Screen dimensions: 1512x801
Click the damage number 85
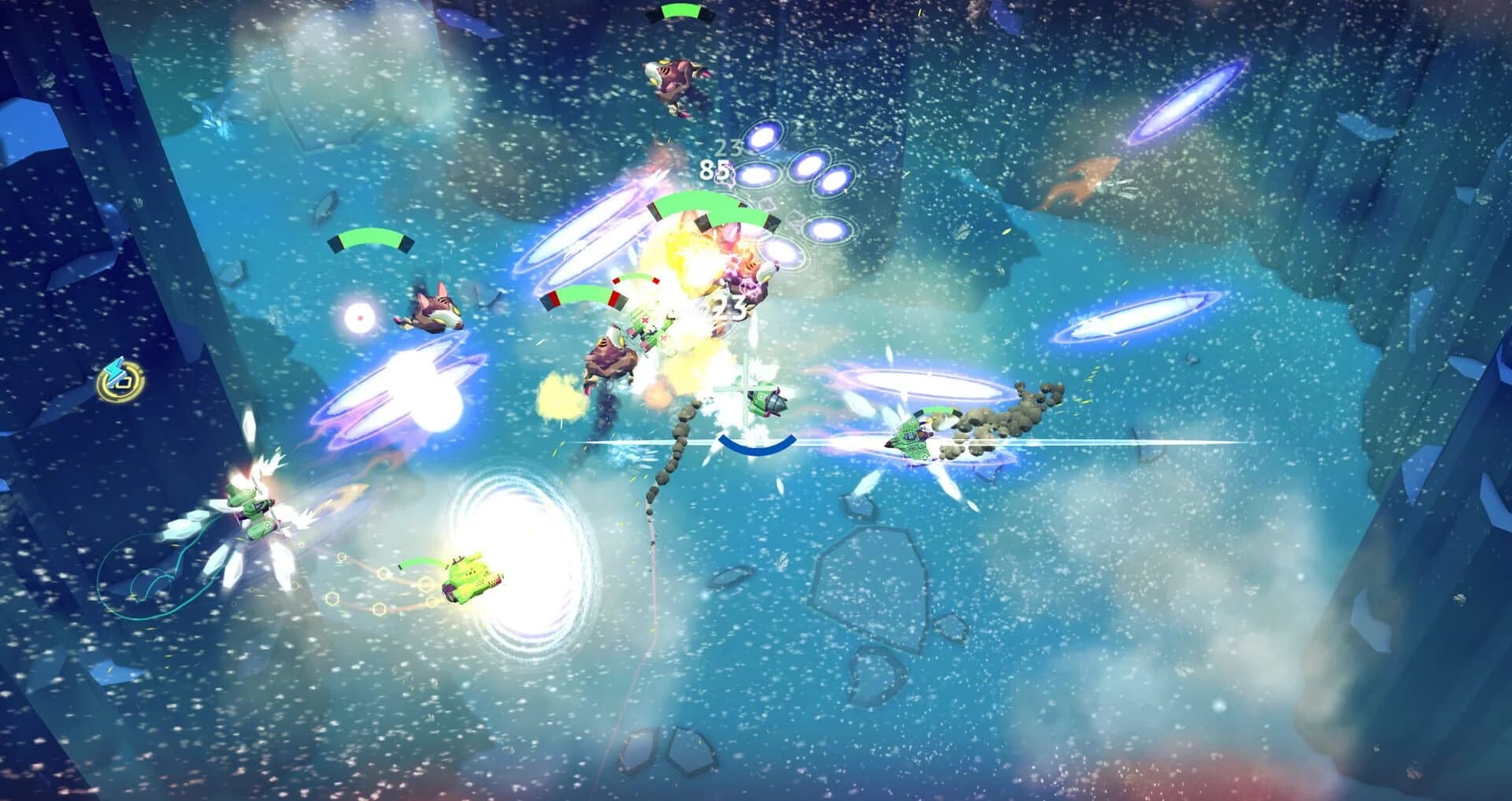pos(715,170)
